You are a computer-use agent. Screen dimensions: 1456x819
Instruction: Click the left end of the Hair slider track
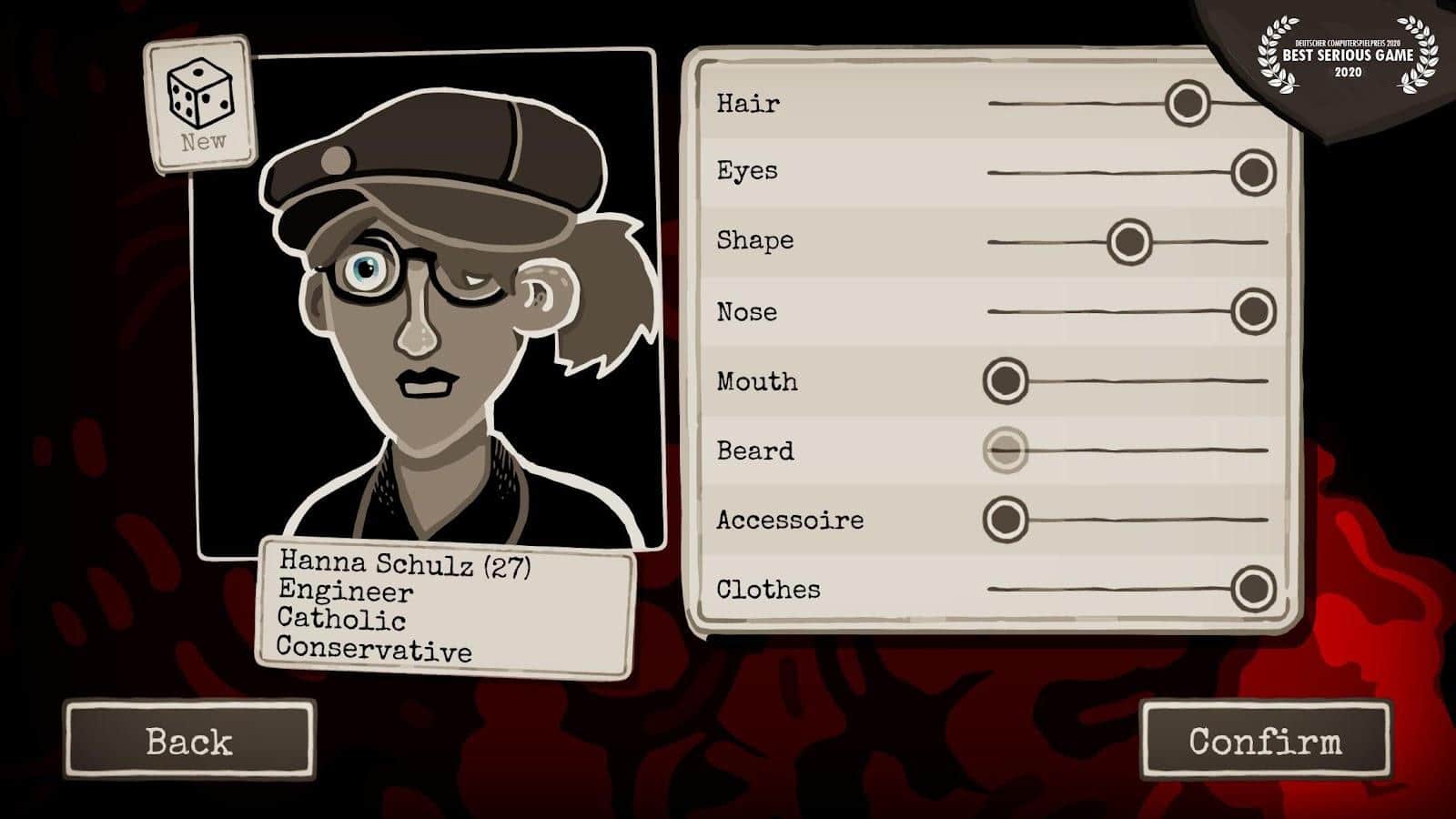[x=992, y=103]
